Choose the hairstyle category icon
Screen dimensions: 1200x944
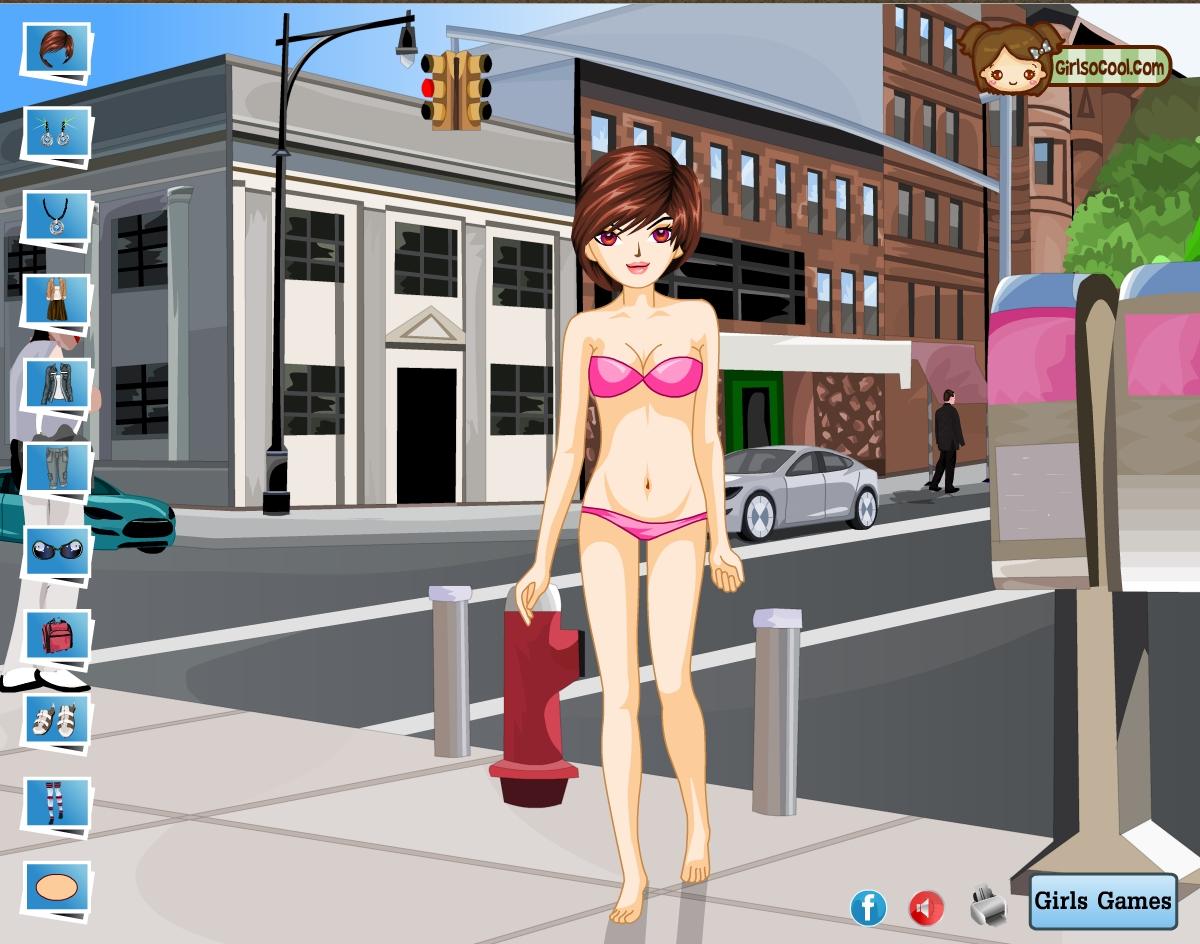(56, 49)
